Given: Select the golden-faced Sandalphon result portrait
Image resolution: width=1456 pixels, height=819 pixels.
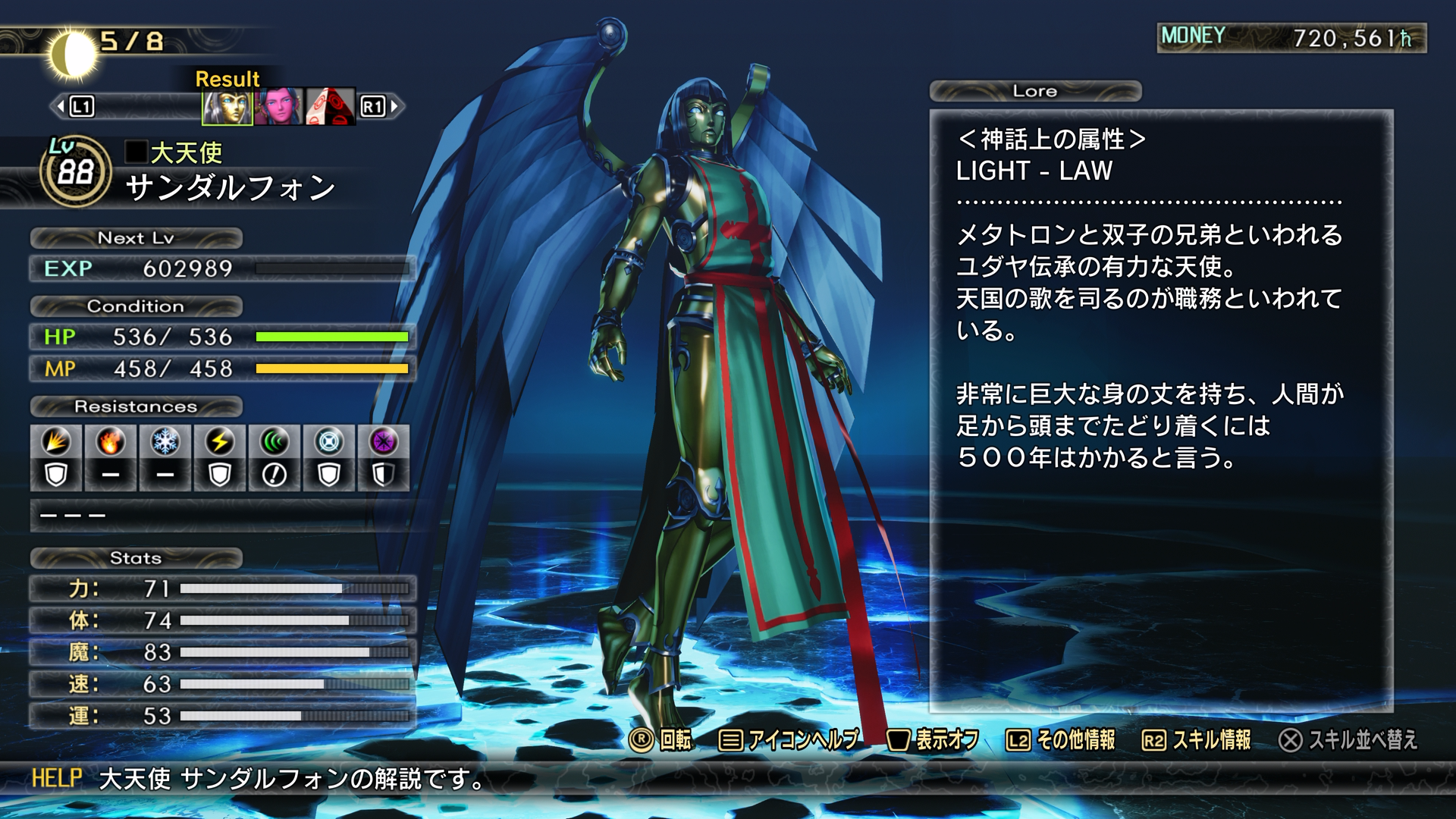Looking at the screenshot, I should pos(227,107).
